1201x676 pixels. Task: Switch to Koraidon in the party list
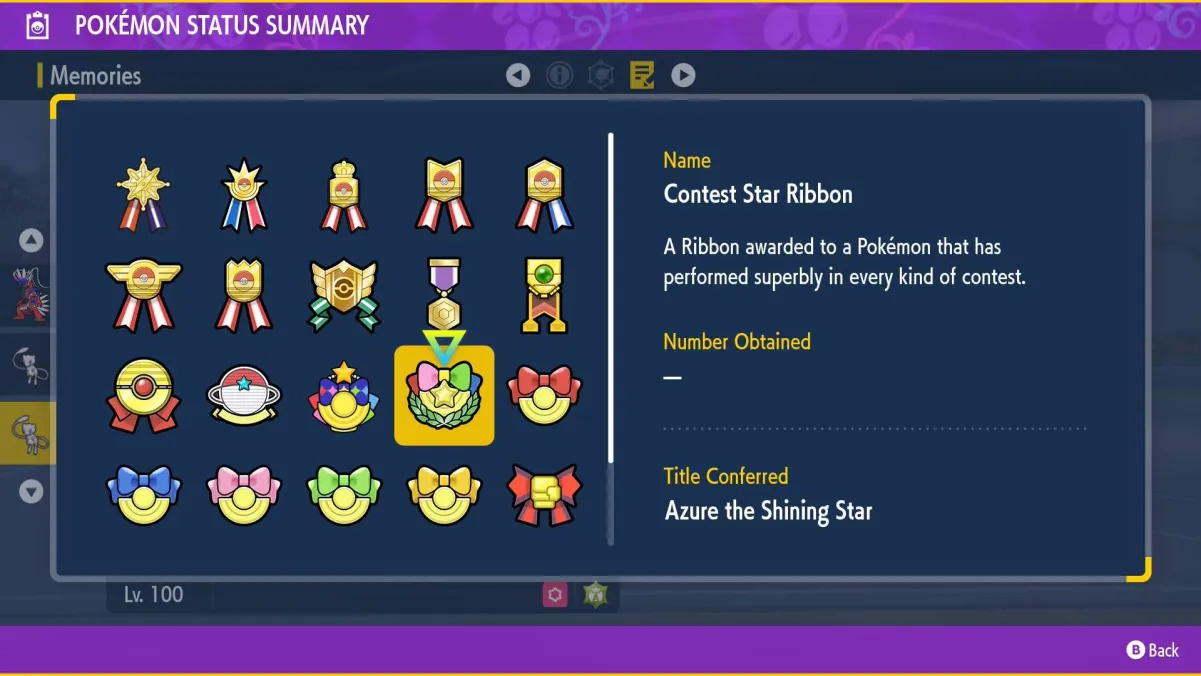click(27, 294)
